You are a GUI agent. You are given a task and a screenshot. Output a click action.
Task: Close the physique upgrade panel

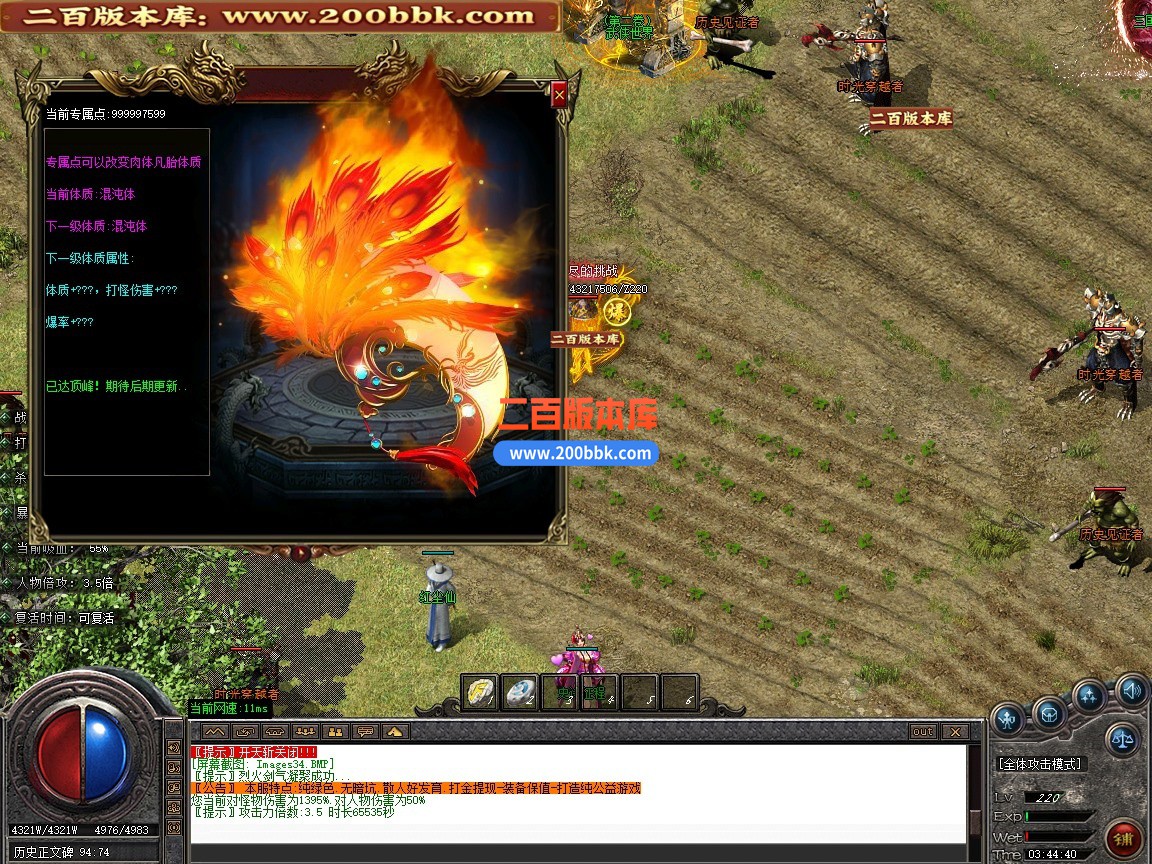tap(559, 95)
